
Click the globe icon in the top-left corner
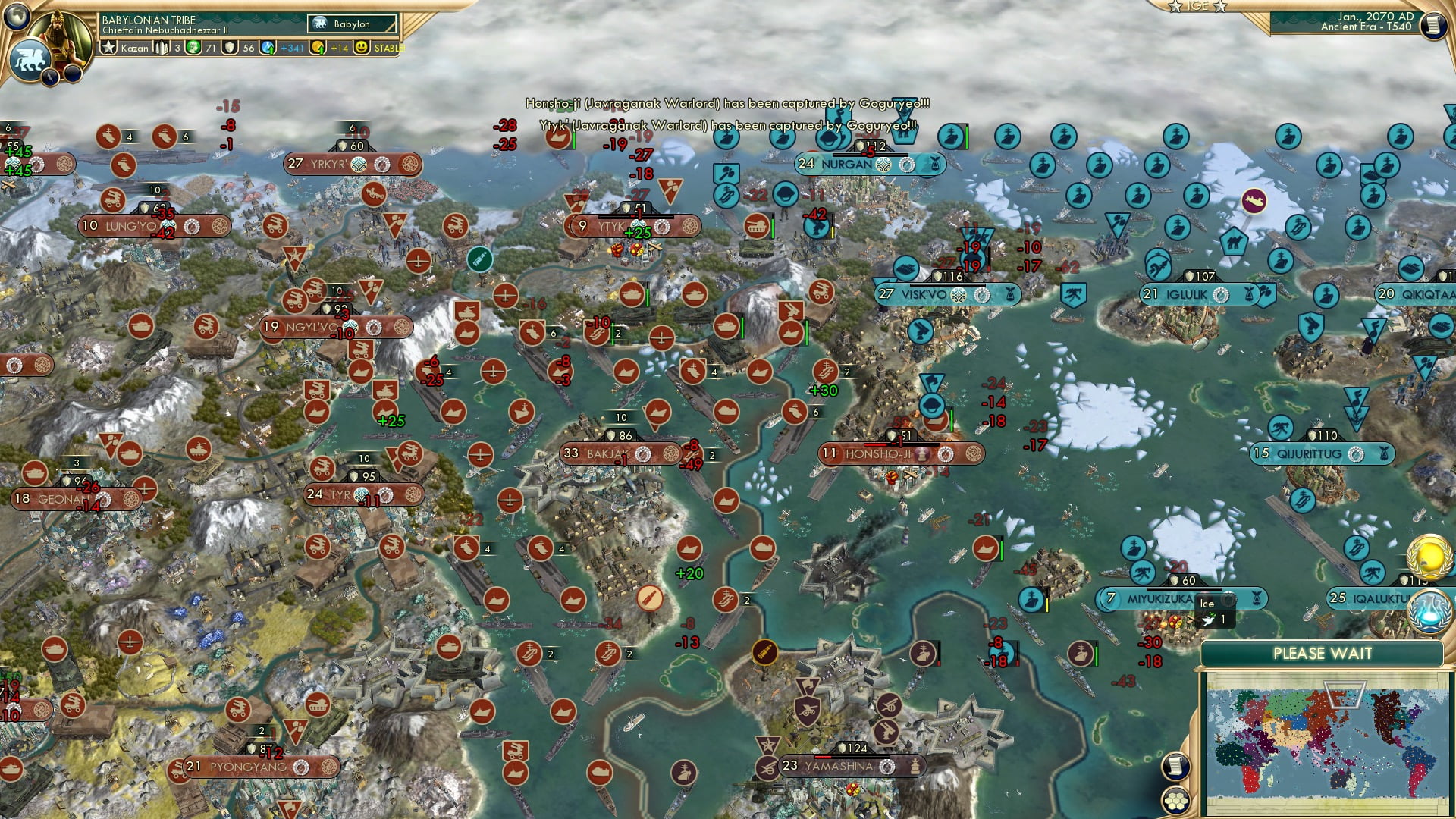click(x=17, y=17)
